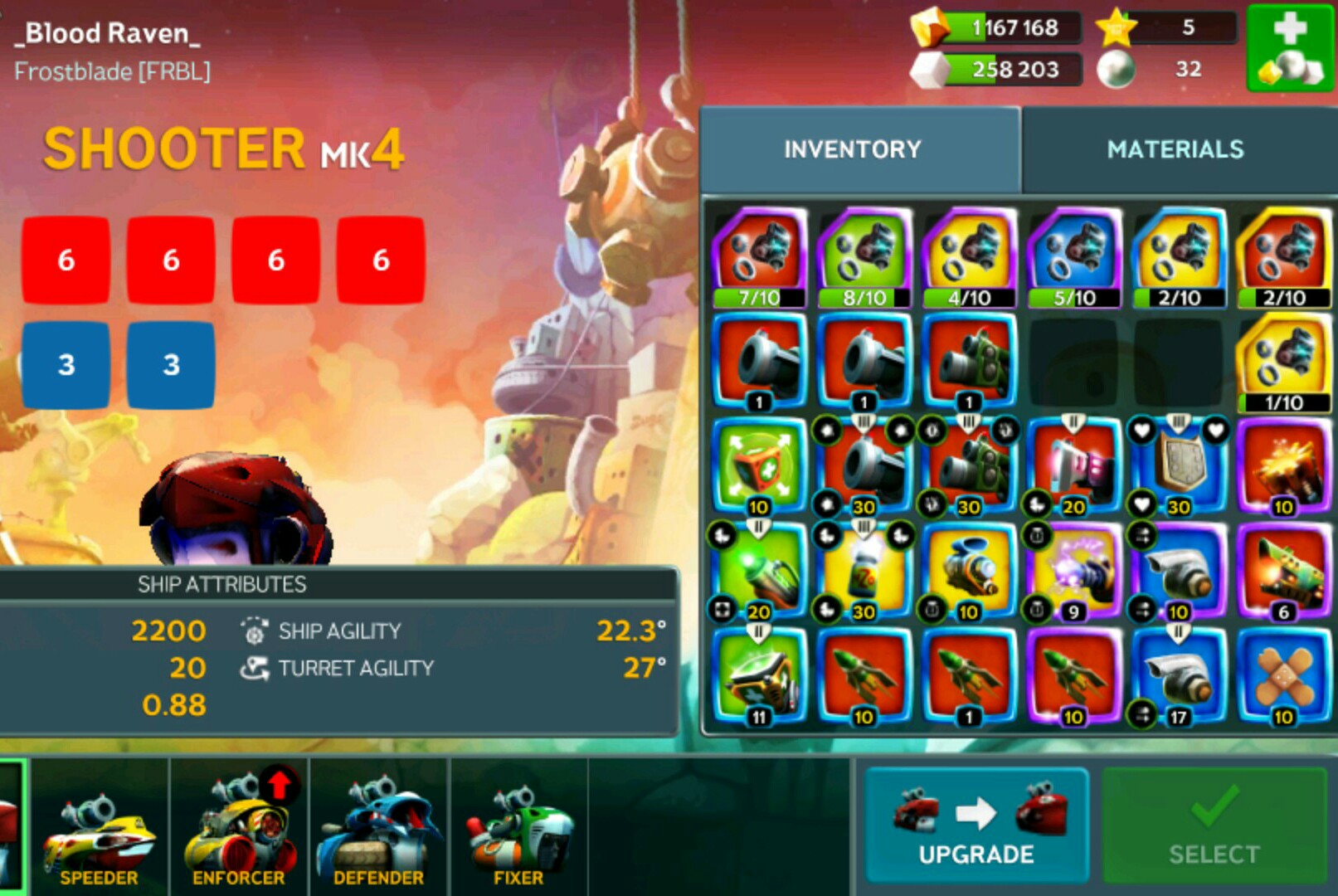Viewport: 1338px width, 896px height.
Task: Confirm ship with the Select button
Action: (x=1214, y=825)
